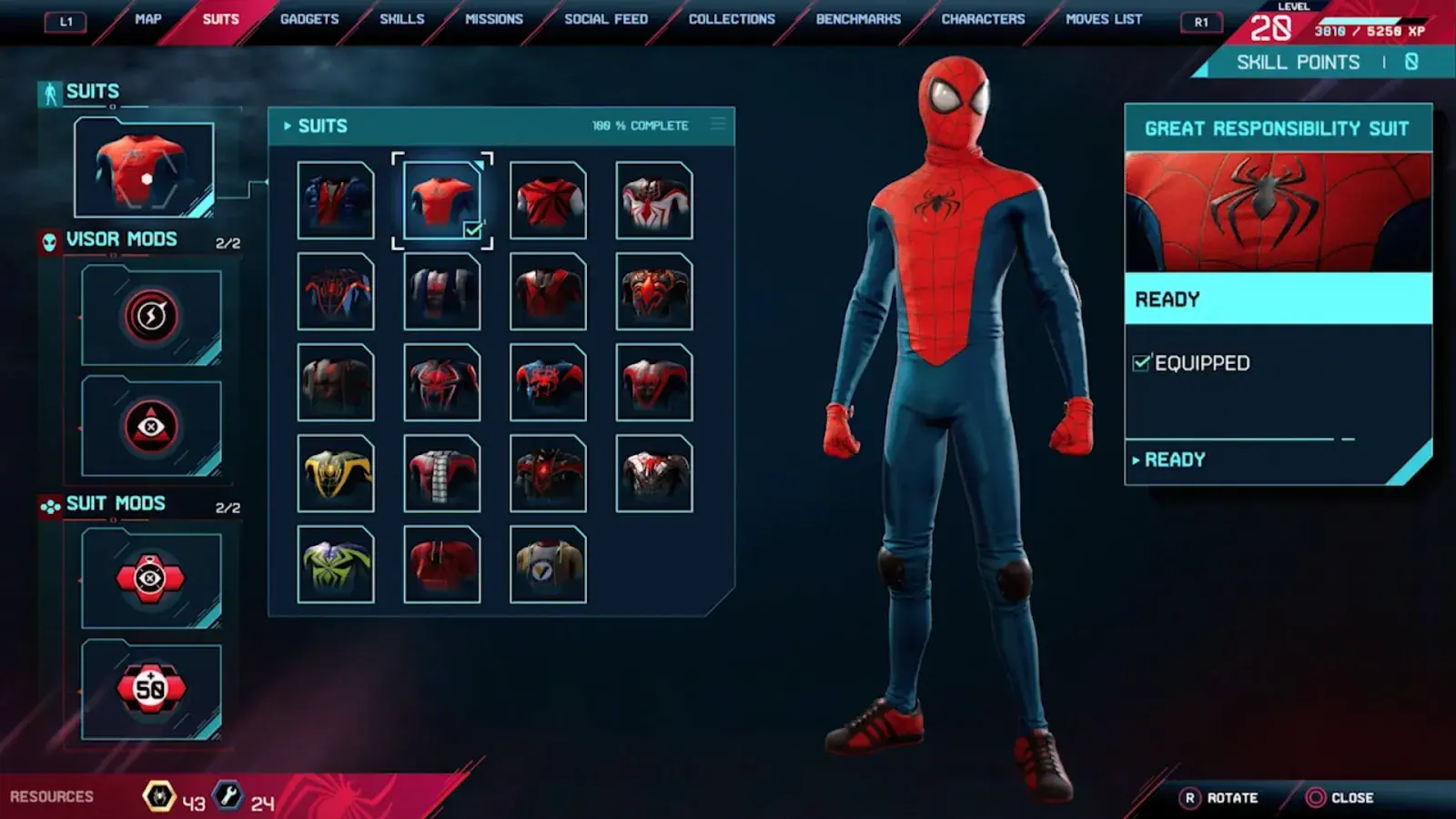This screenshot has width=1456, height=819.
Task: Choose the blue puffer jacket suit thumbnail
Action: (x=336, y=200)
